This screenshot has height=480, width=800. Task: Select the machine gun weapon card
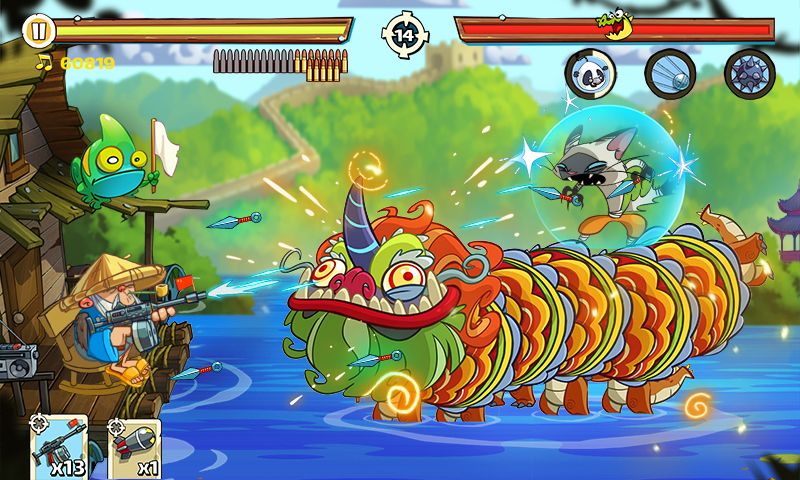(60, 448)
